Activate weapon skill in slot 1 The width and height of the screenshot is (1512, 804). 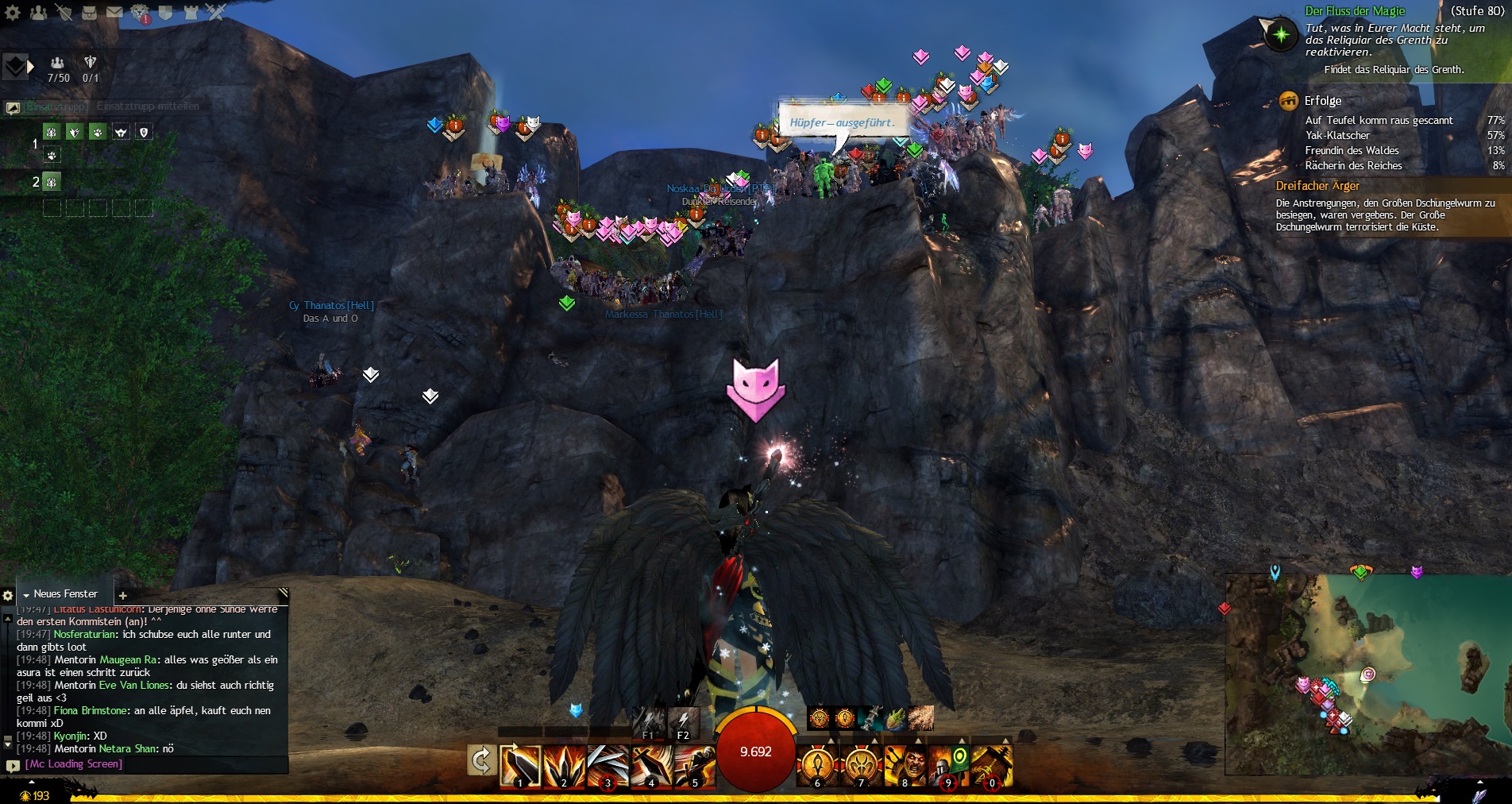coord(520,765)
